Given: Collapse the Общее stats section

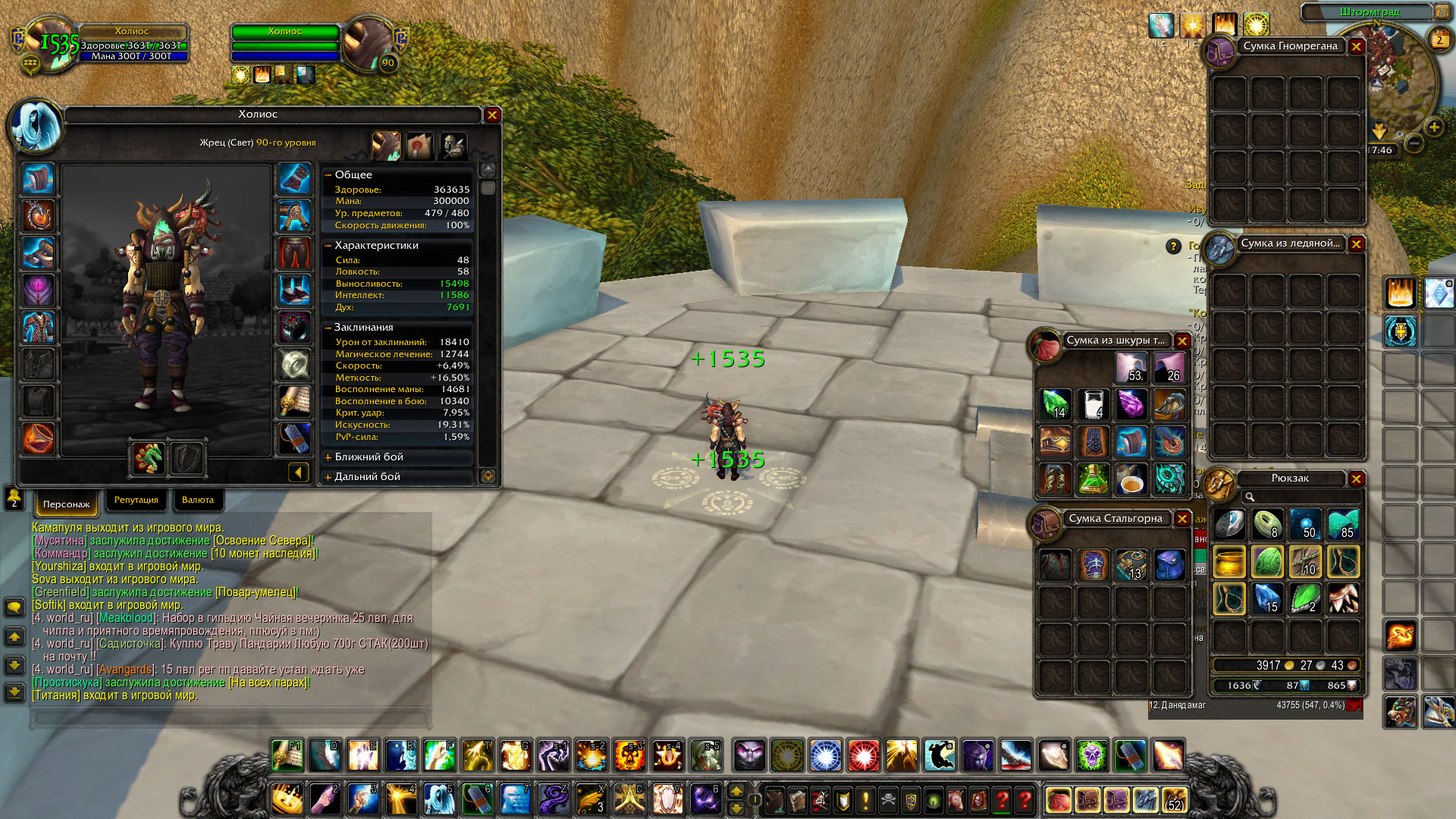Looking at the screenshot, I should 328,175.
